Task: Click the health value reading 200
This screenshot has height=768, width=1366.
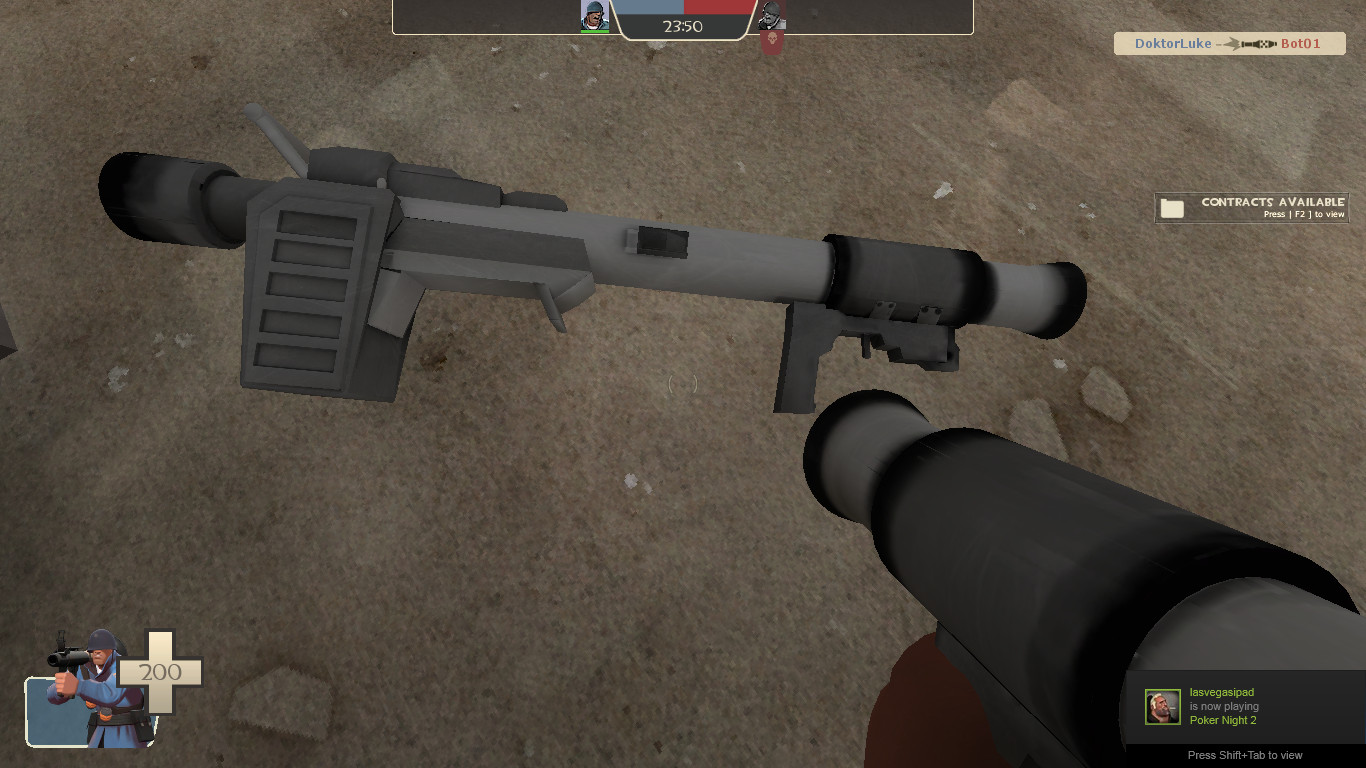Action: point(160,672)
